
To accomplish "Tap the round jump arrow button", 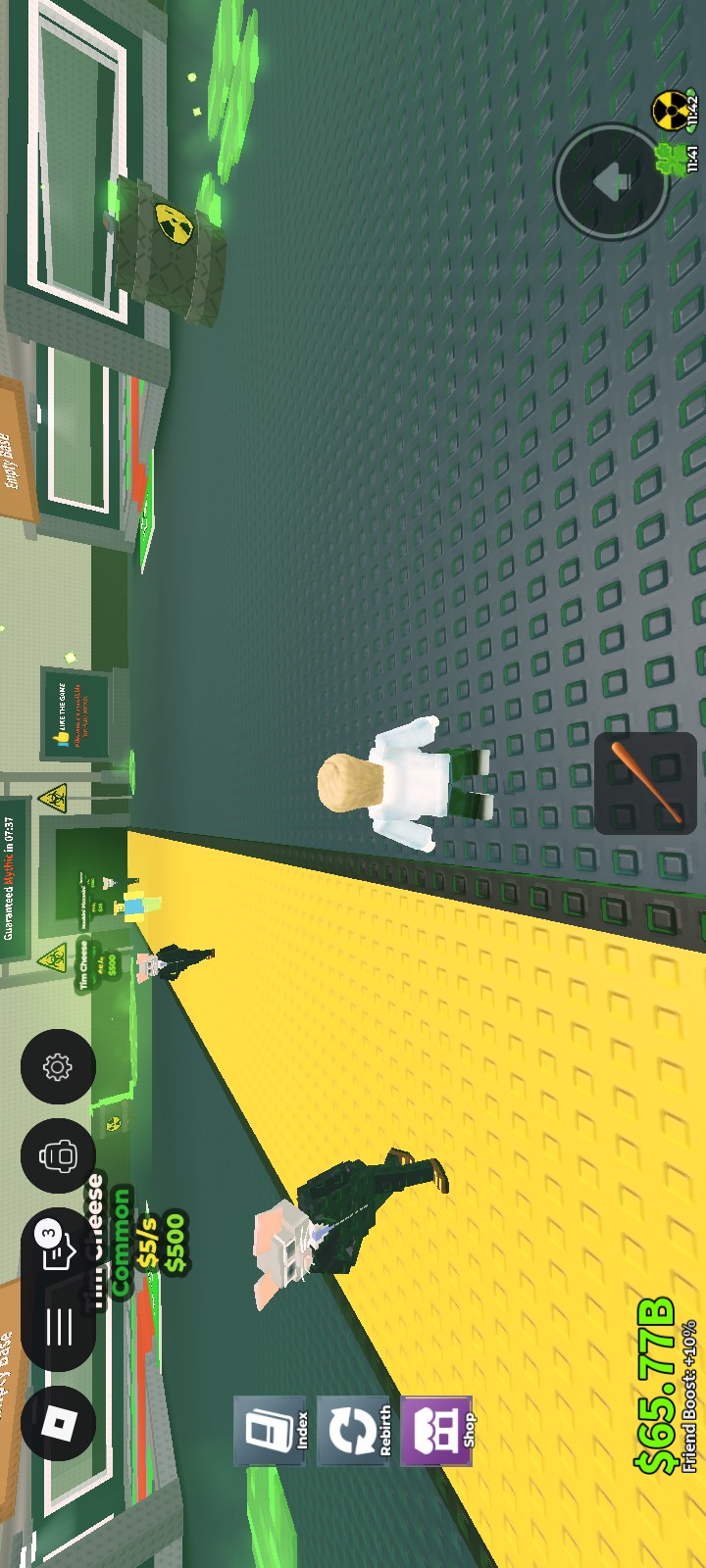I will click(x=611, y=181).
